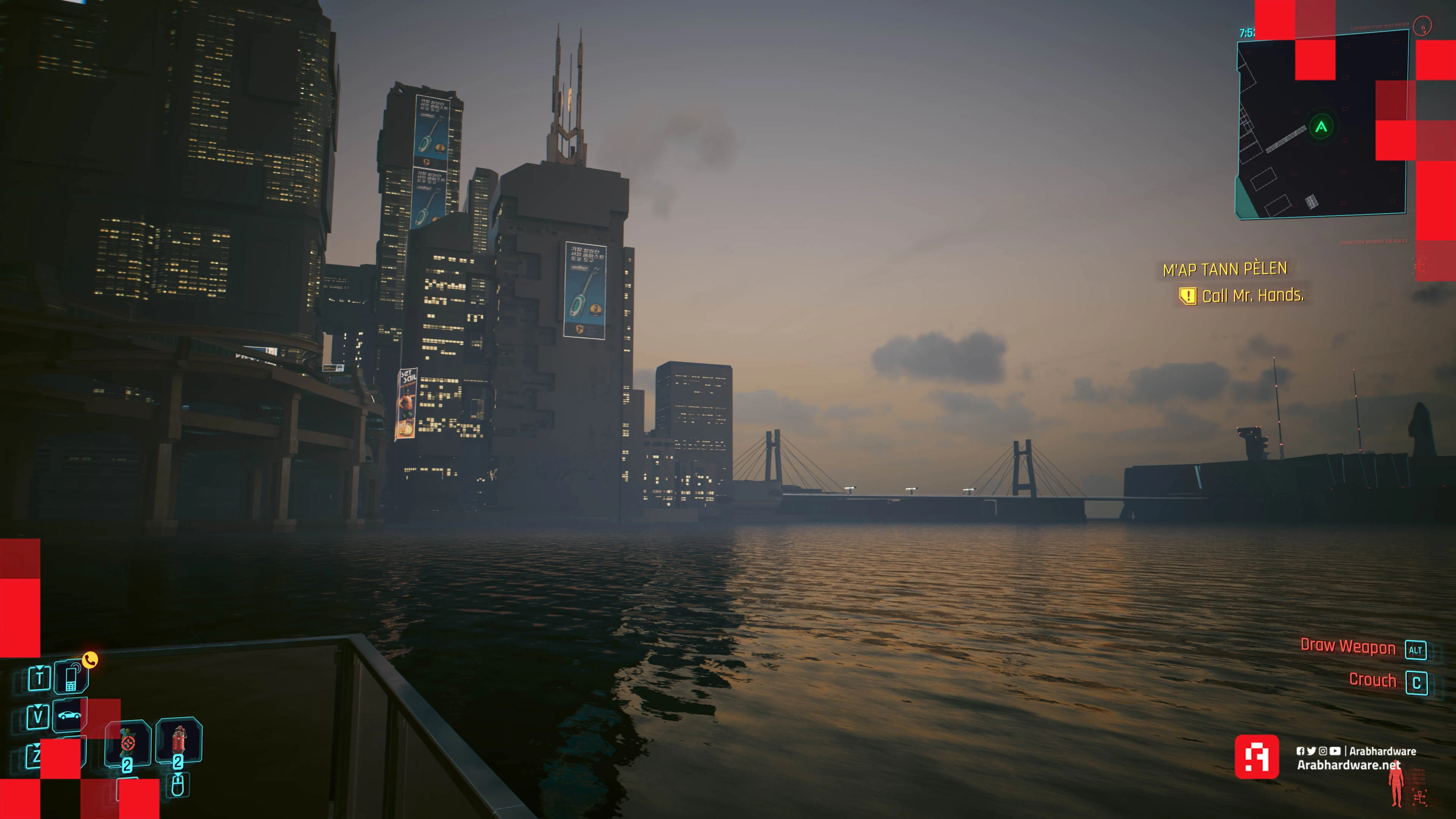The width and height of the screenshot is (1456, 819).
Task: Select the "Call Mr. Hands" objective
Action: [x=1252, y=296]
